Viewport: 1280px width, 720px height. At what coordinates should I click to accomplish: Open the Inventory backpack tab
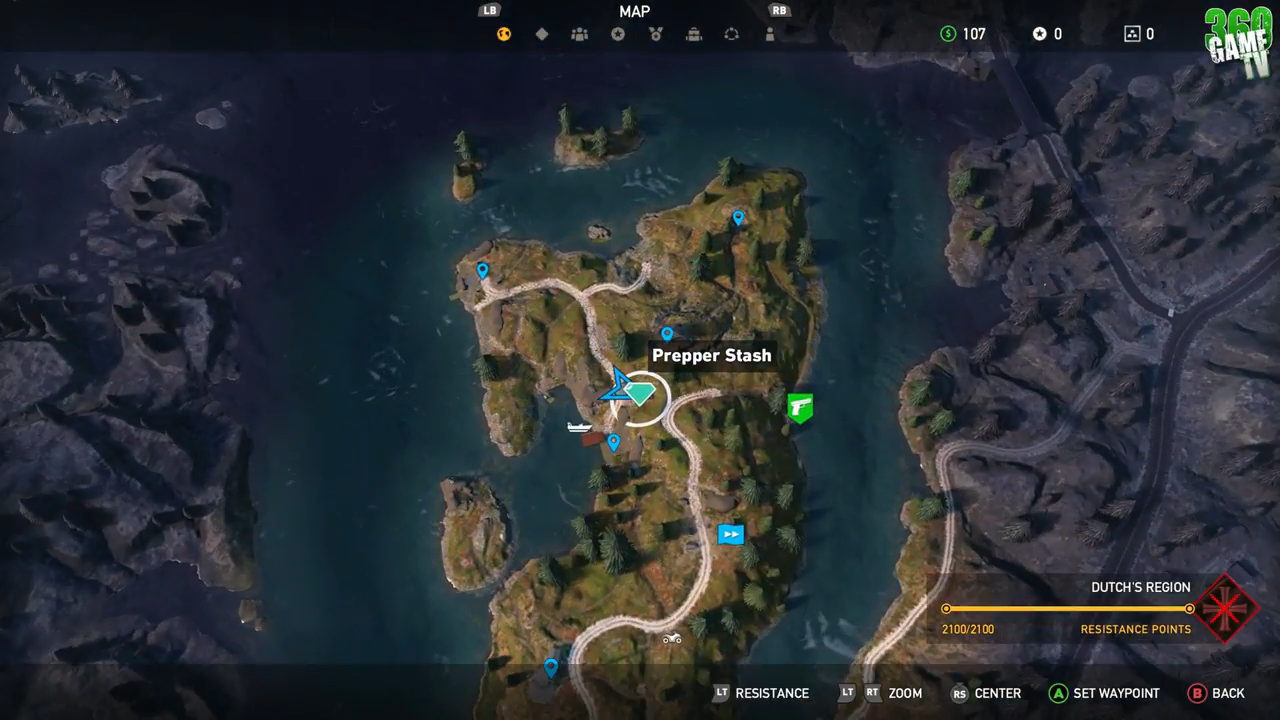click(693, 33)
